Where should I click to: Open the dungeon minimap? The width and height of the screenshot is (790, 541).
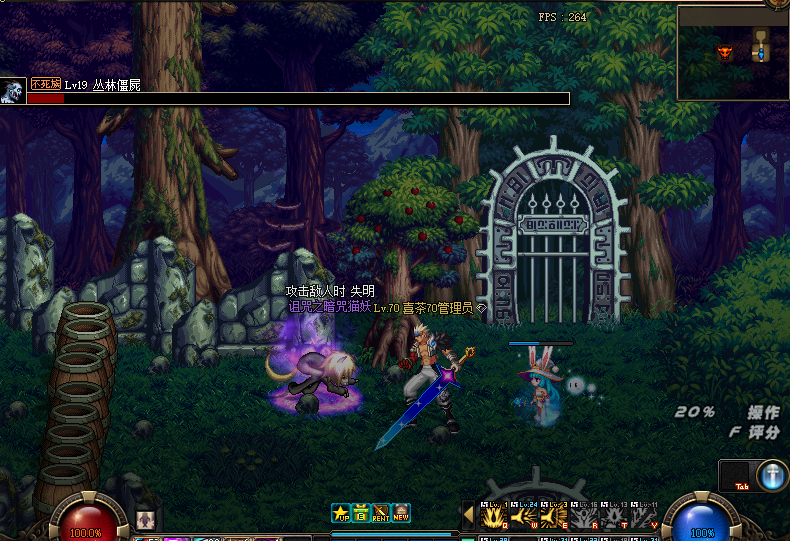pyautogui.click(x=732, y=52)
